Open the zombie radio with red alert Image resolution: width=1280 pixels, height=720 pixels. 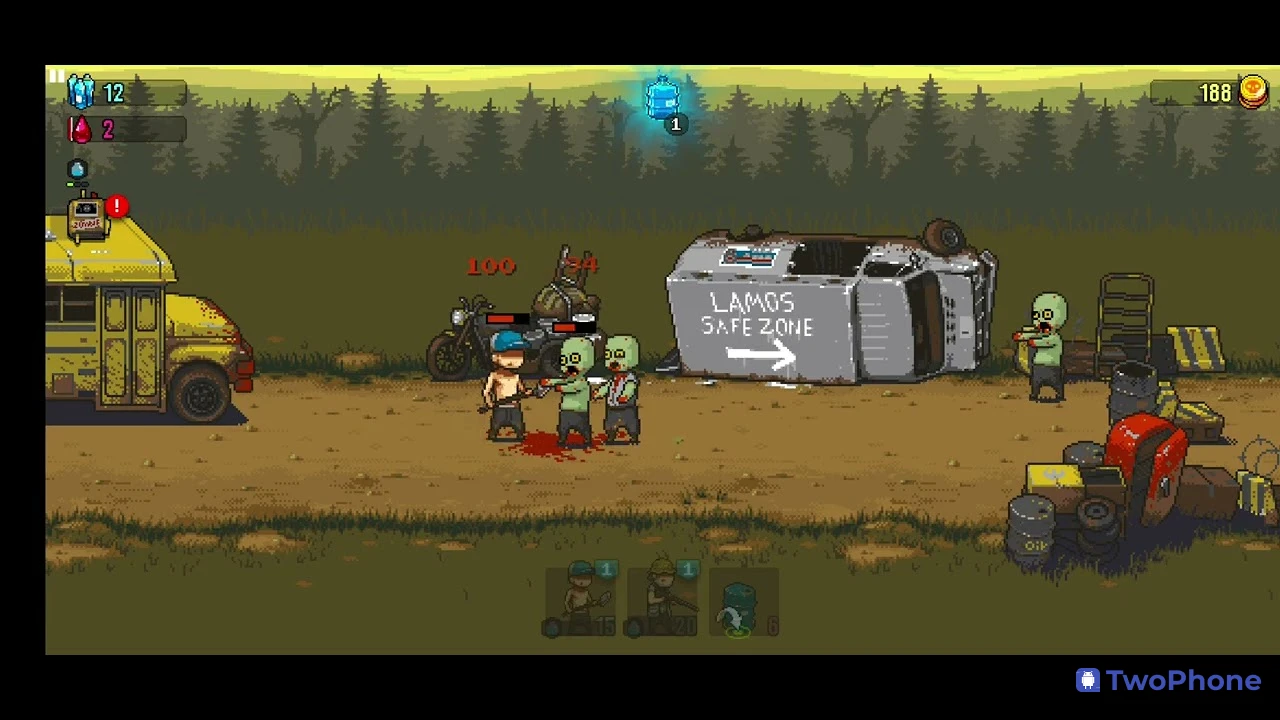point(89,219)
